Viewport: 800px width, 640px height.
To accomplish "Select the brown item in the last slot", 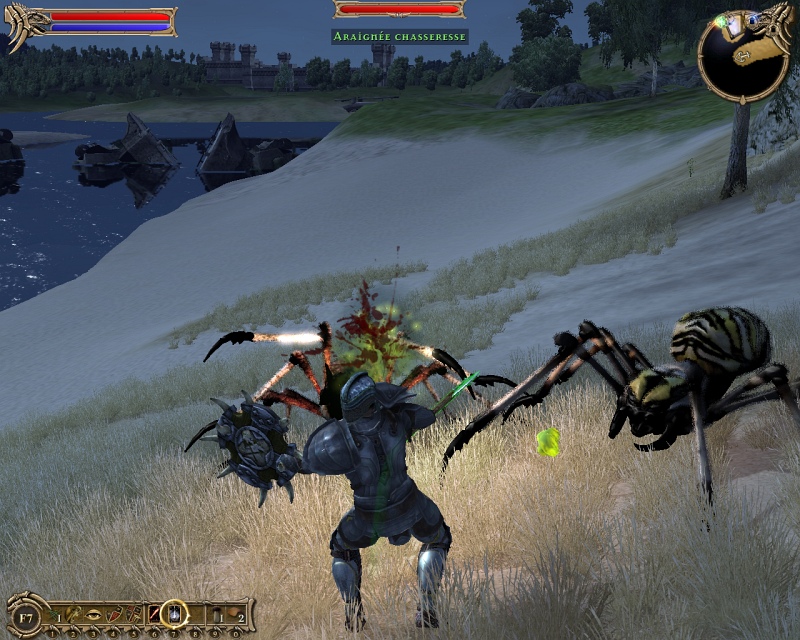I will point(231,611).
